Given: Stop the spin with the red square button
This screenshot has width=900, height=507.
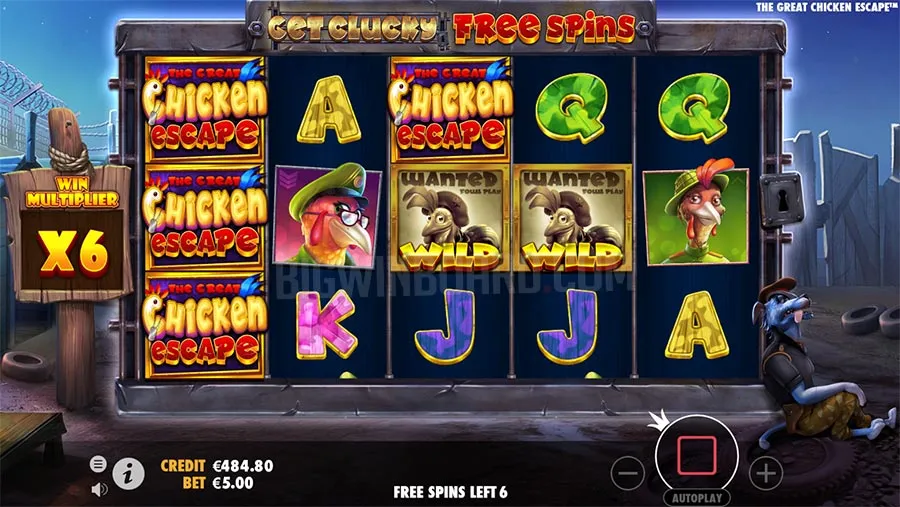Looking at the screenshot, I should (x=698, y=455).
